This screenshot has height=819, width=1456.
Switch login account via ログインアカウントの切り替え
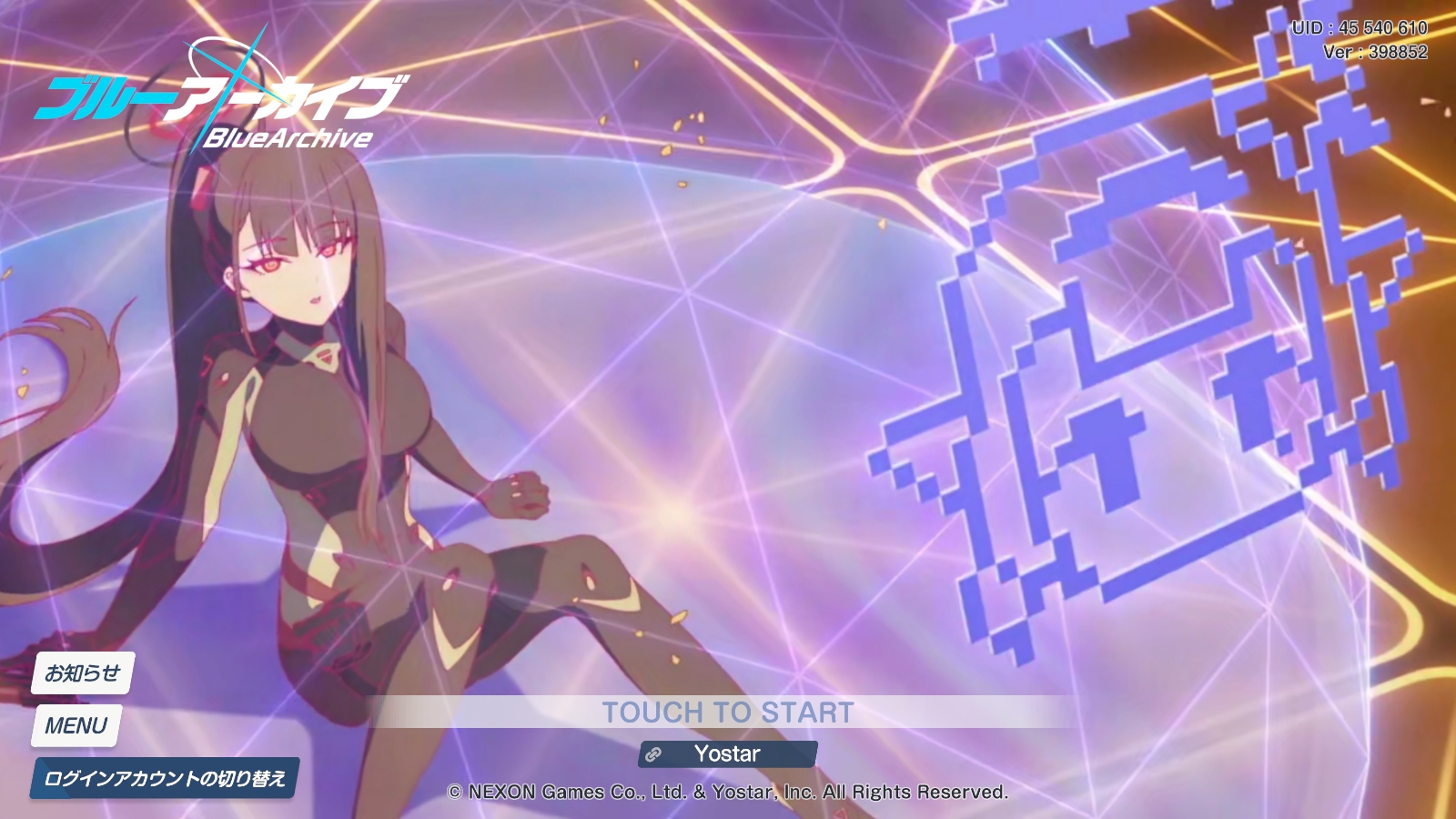(x=165, y=778)
